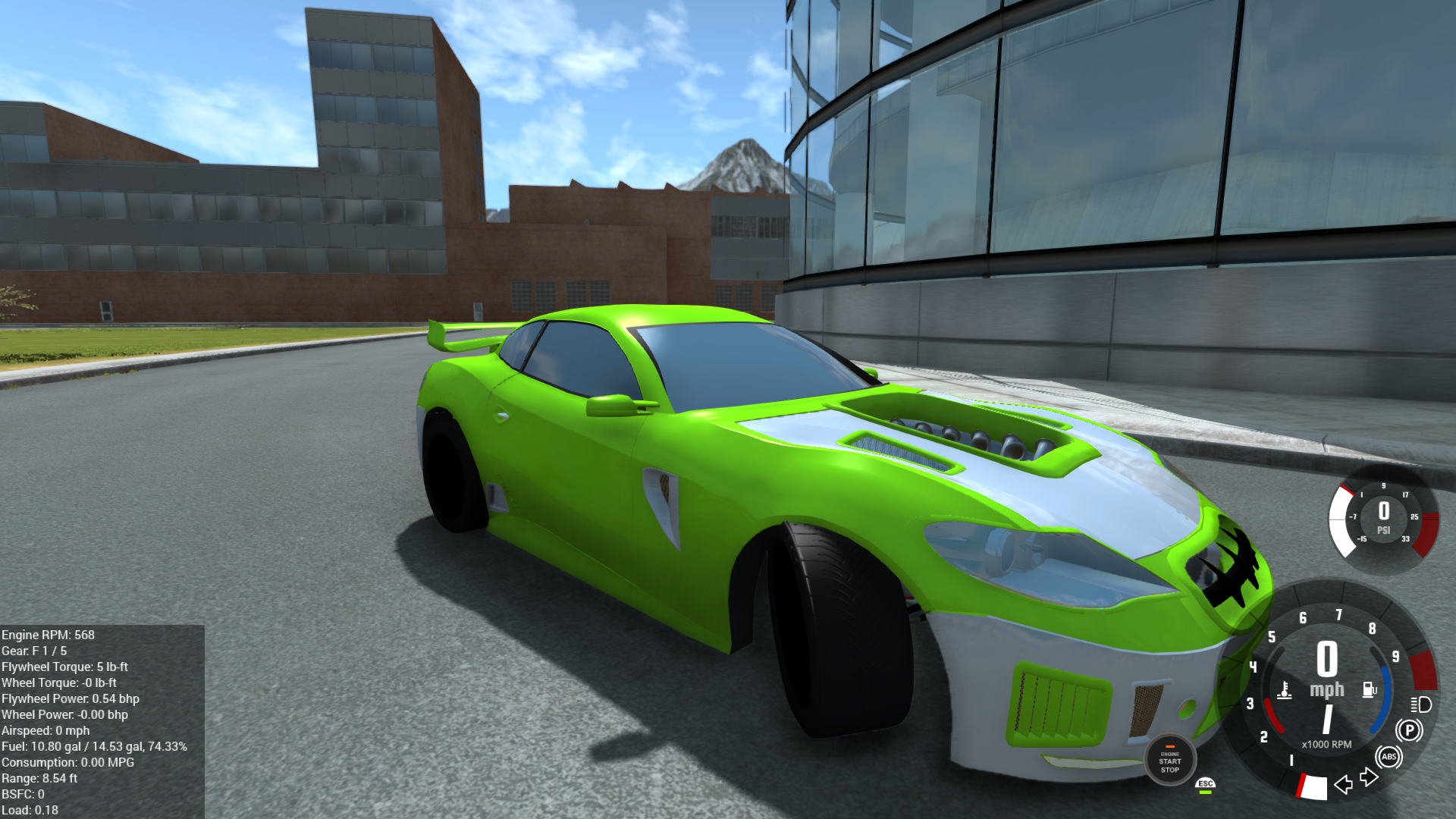Click the Engine RPM stat line in the panel
1456x819 pixels.
tap(50, 635)
